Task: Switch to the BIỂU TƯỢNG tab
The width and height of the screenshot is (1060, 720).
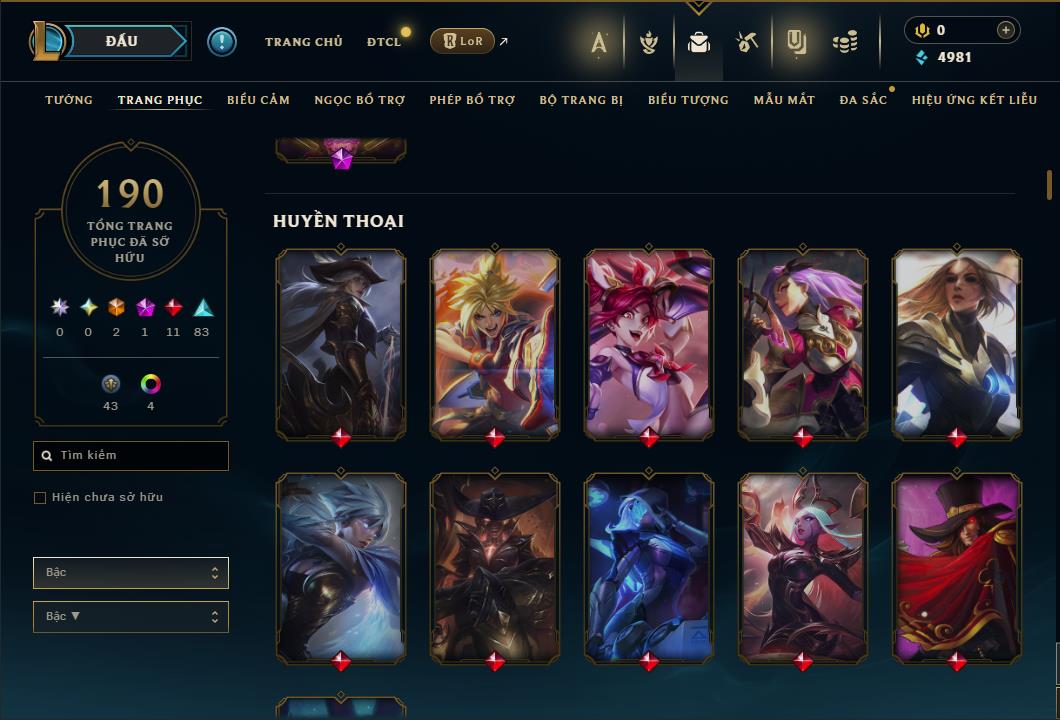Action: (x=688, y=100)
